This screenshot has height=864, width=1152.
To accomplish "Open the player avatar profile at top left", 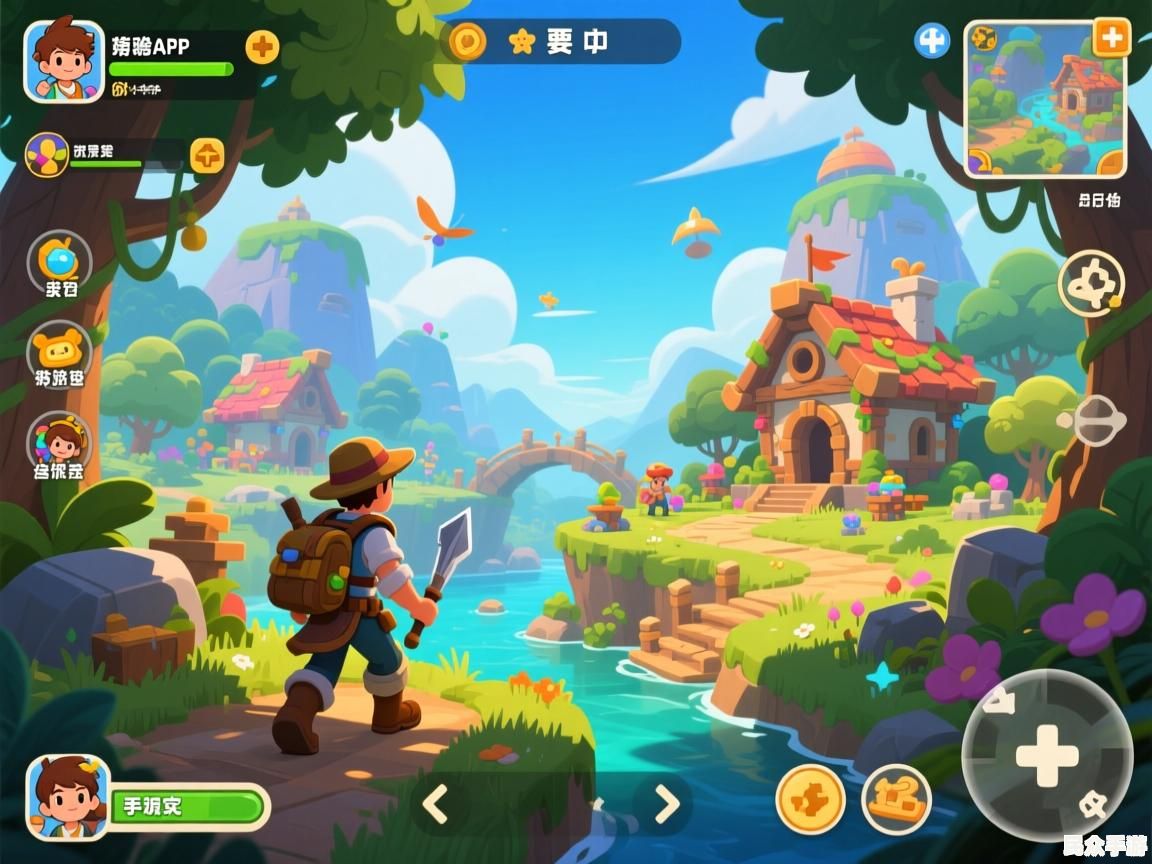I will pyautogui.click(x=63, y=61).
